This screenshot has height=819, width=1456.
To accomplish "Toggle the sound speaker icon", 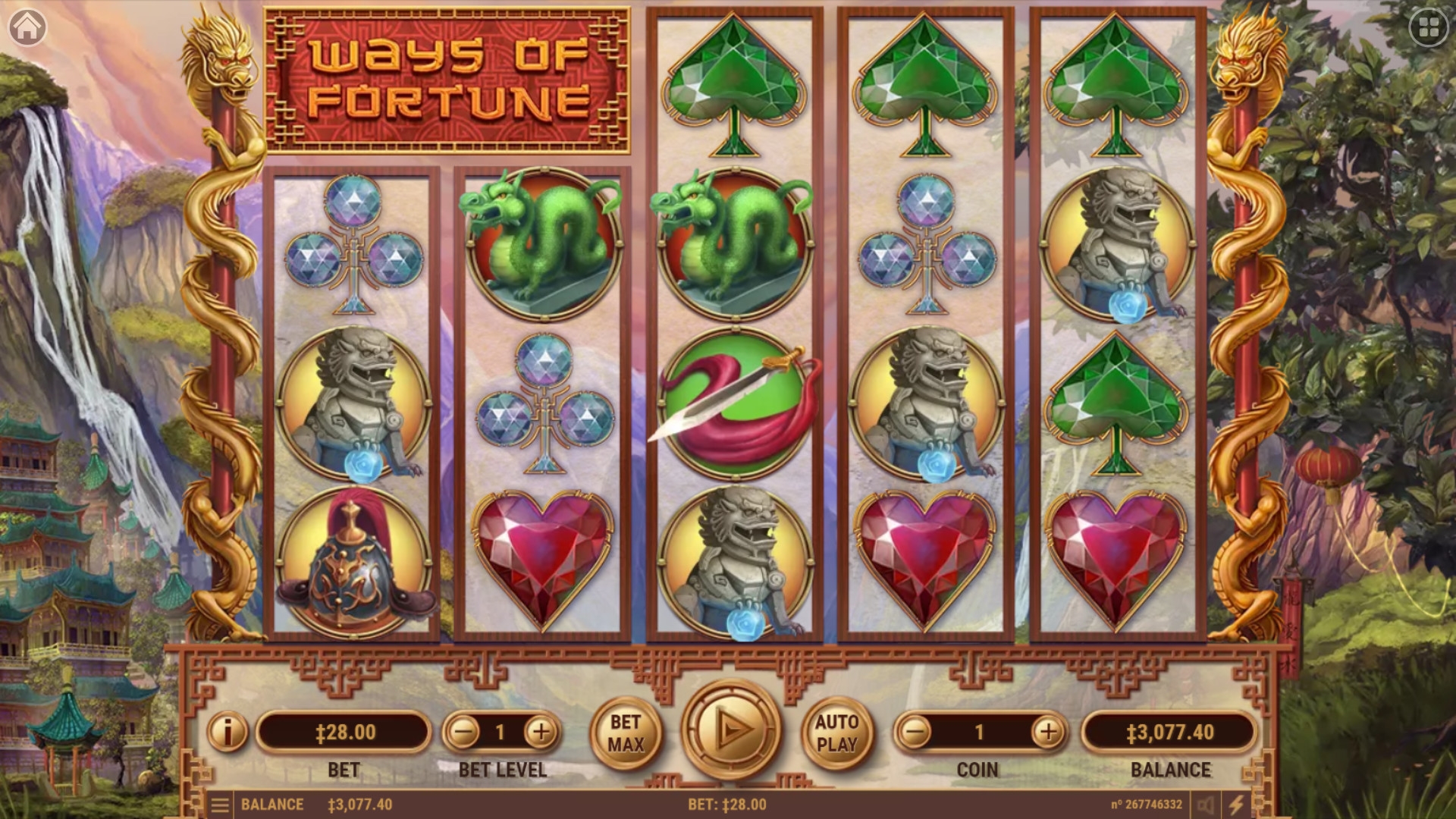I will click(1206, 805).
